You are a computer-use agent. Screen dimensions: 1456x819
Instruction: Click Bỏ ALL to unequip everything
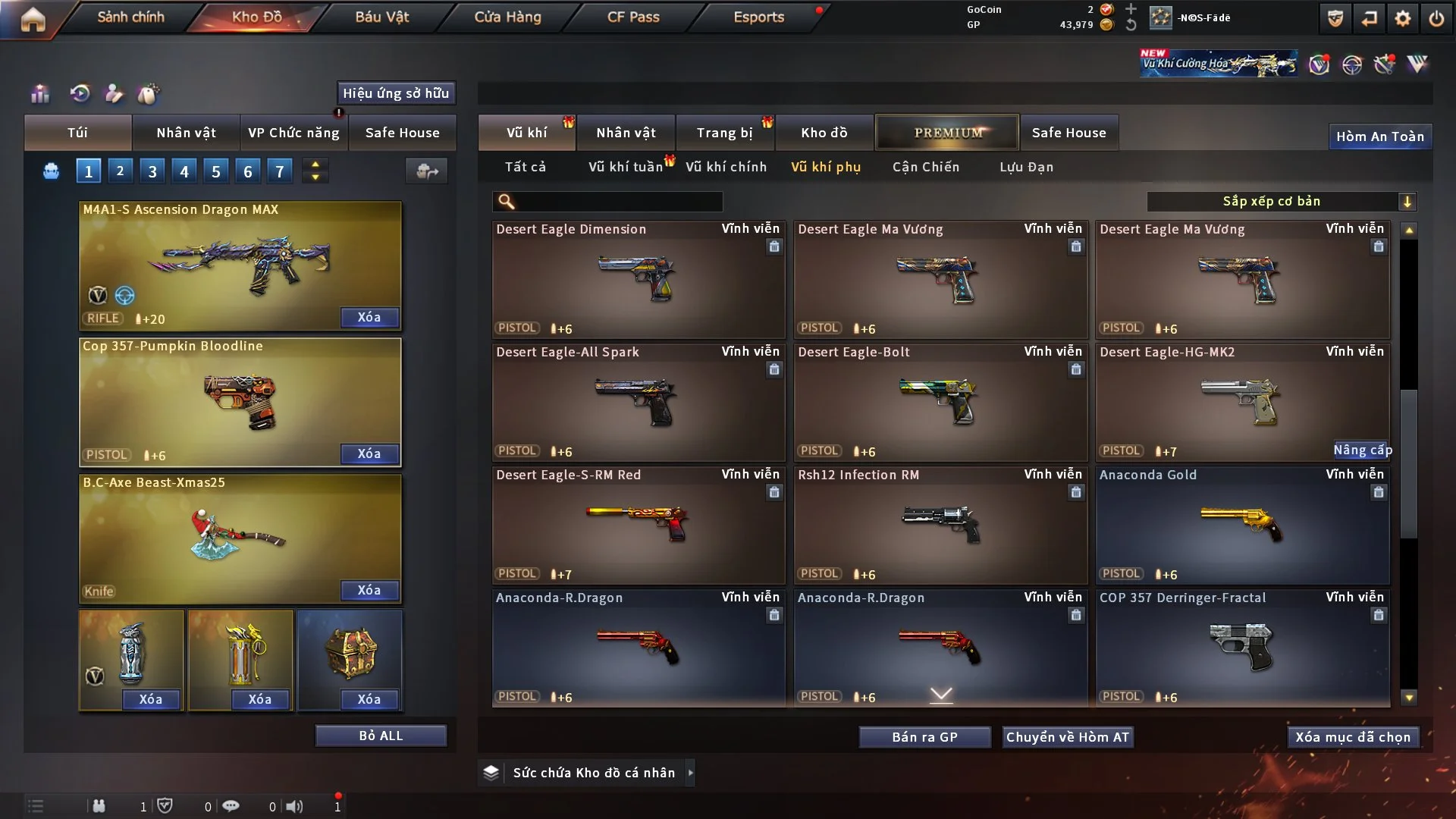381,736
